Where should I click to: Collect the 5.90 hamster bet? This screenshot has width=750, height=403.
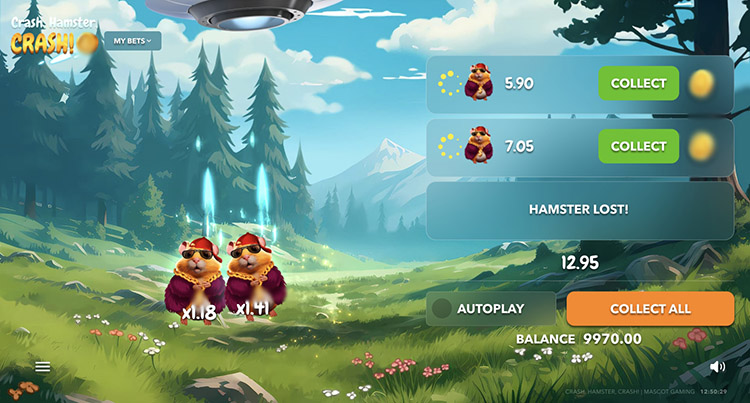pos(638,83)
